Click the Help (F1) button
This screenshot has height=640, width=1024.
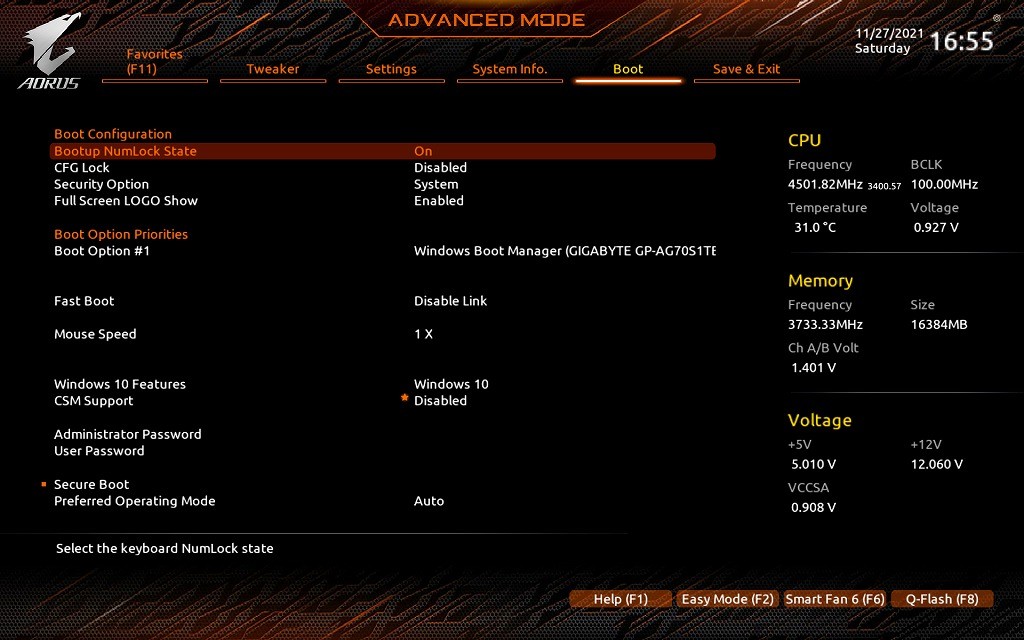pos(621,599)
